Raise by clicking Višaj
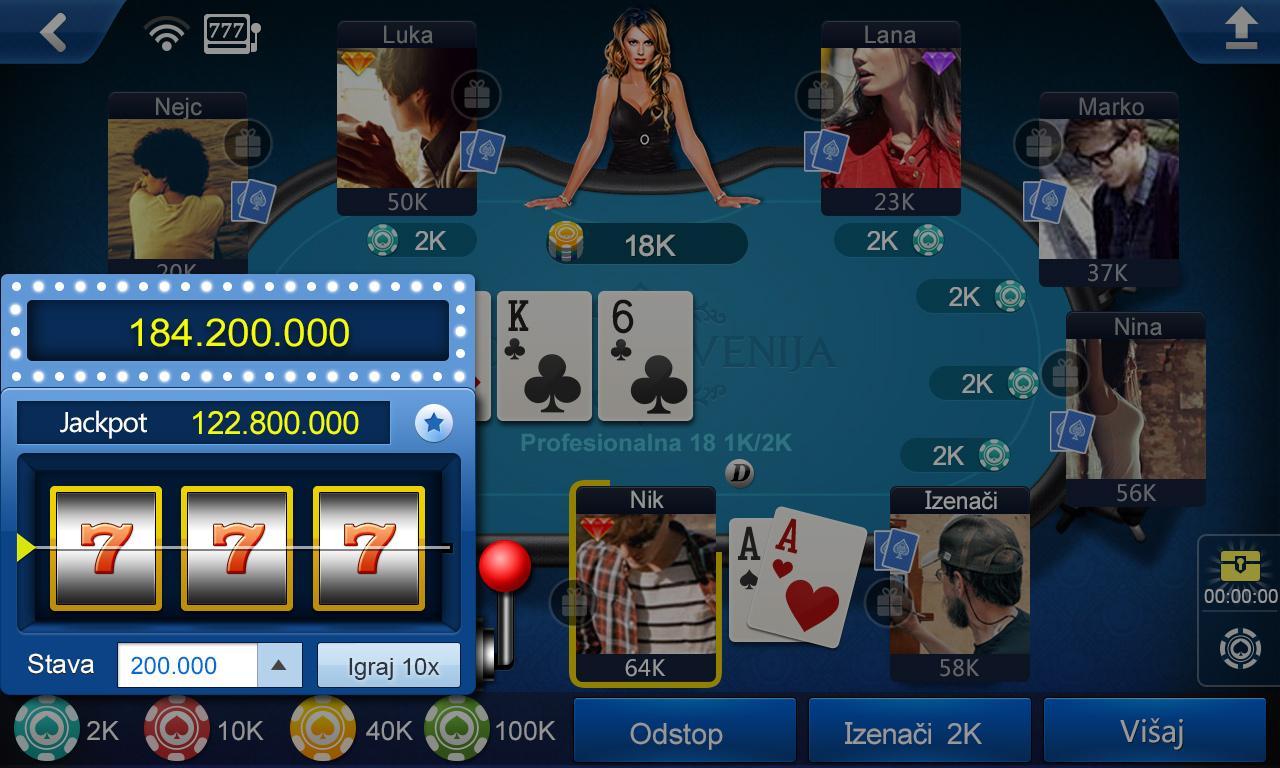1280x768 pixels. click(x=1152, y=731)
